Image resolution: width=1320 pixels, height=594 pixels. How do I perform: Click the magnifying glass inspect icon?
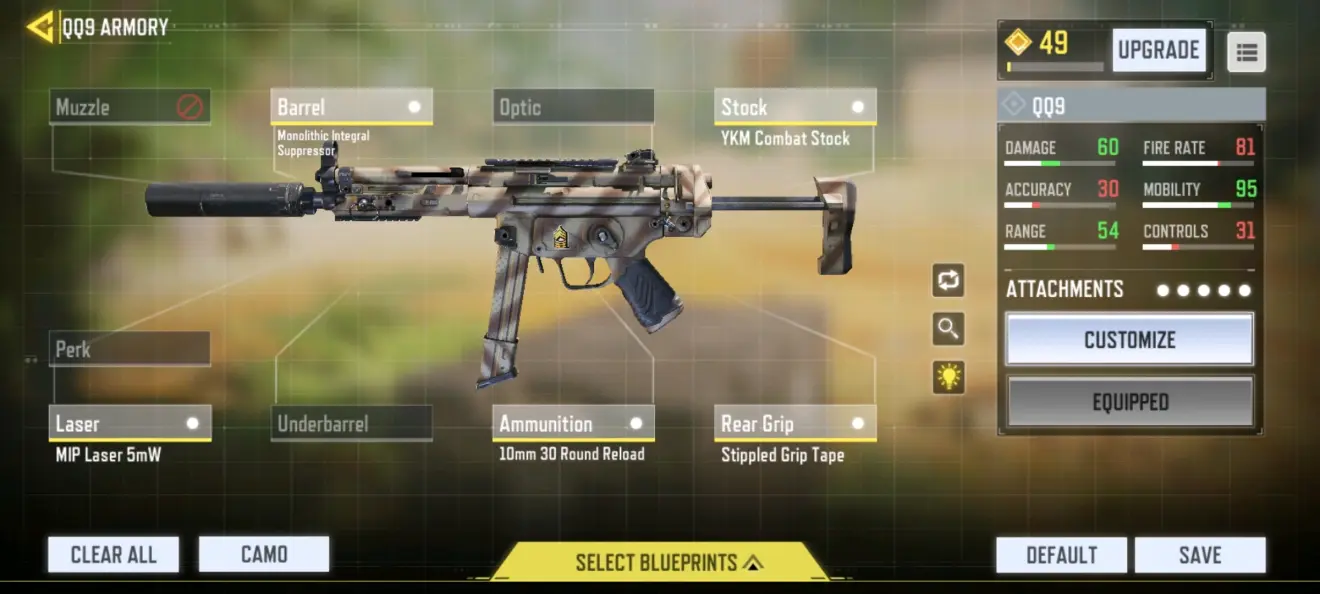click(948, 328)
